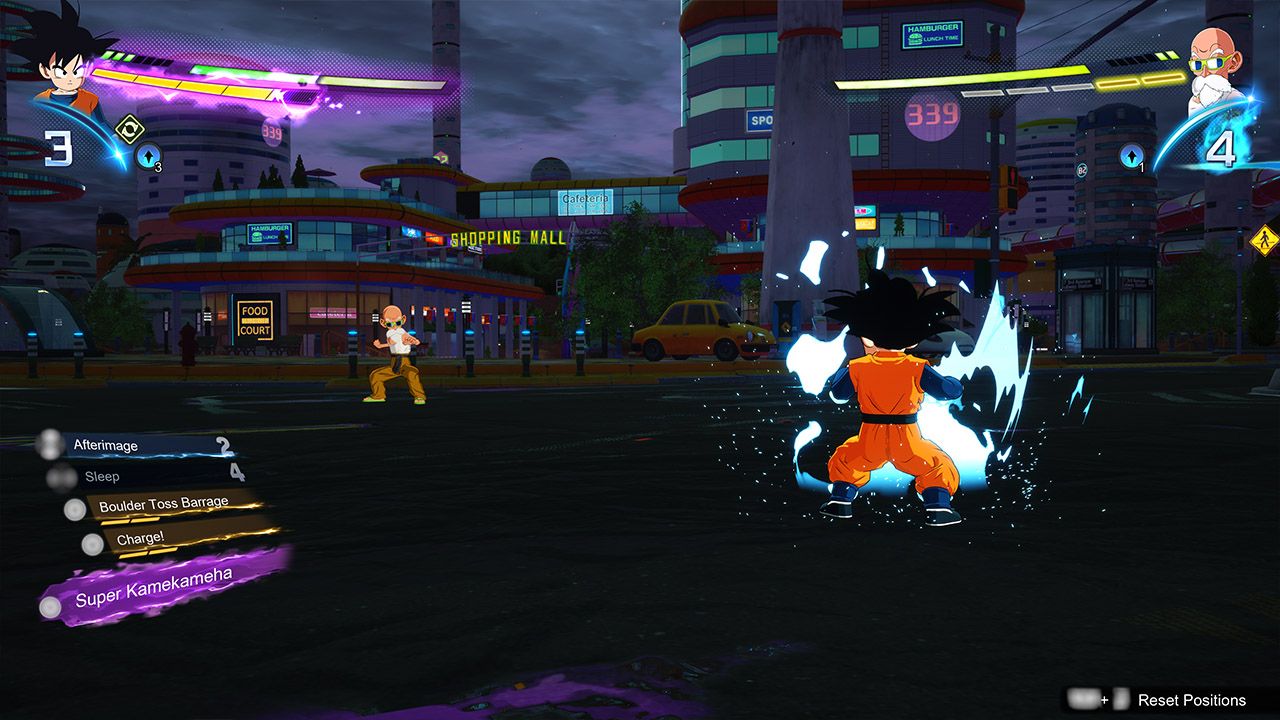Click Master Roshi's blue skill stock orb showing 1

(x=1132, y=157)
